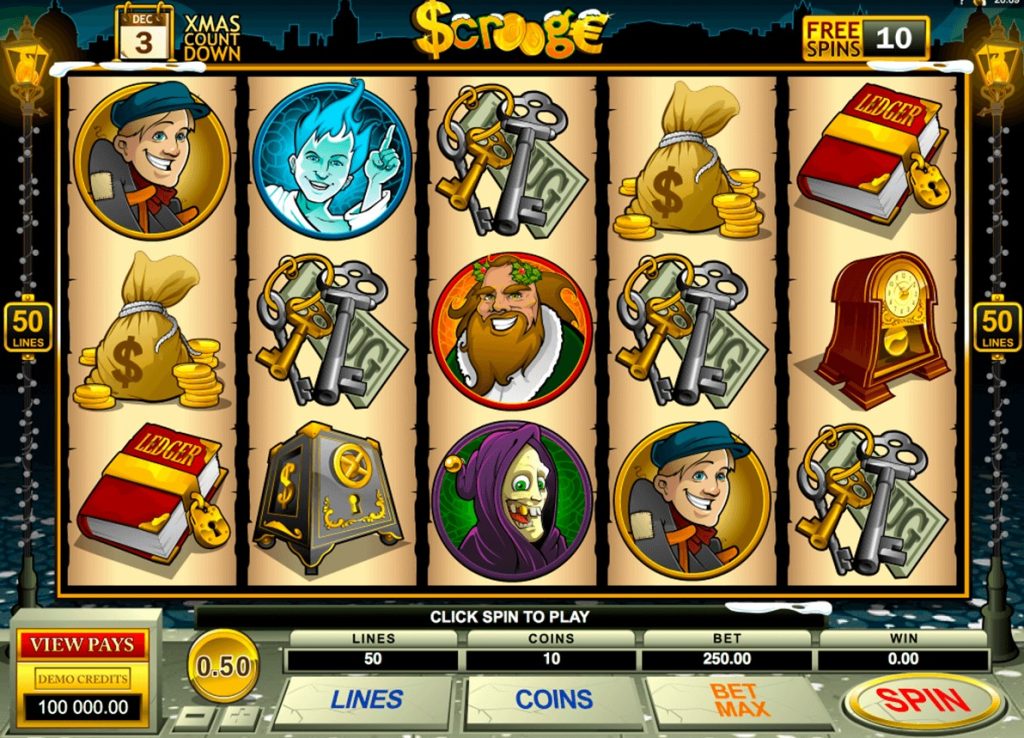Select the left 50 Lines marker
Image resolution: width=1024 pixels, height=738 pixels.
pos(25,328)
